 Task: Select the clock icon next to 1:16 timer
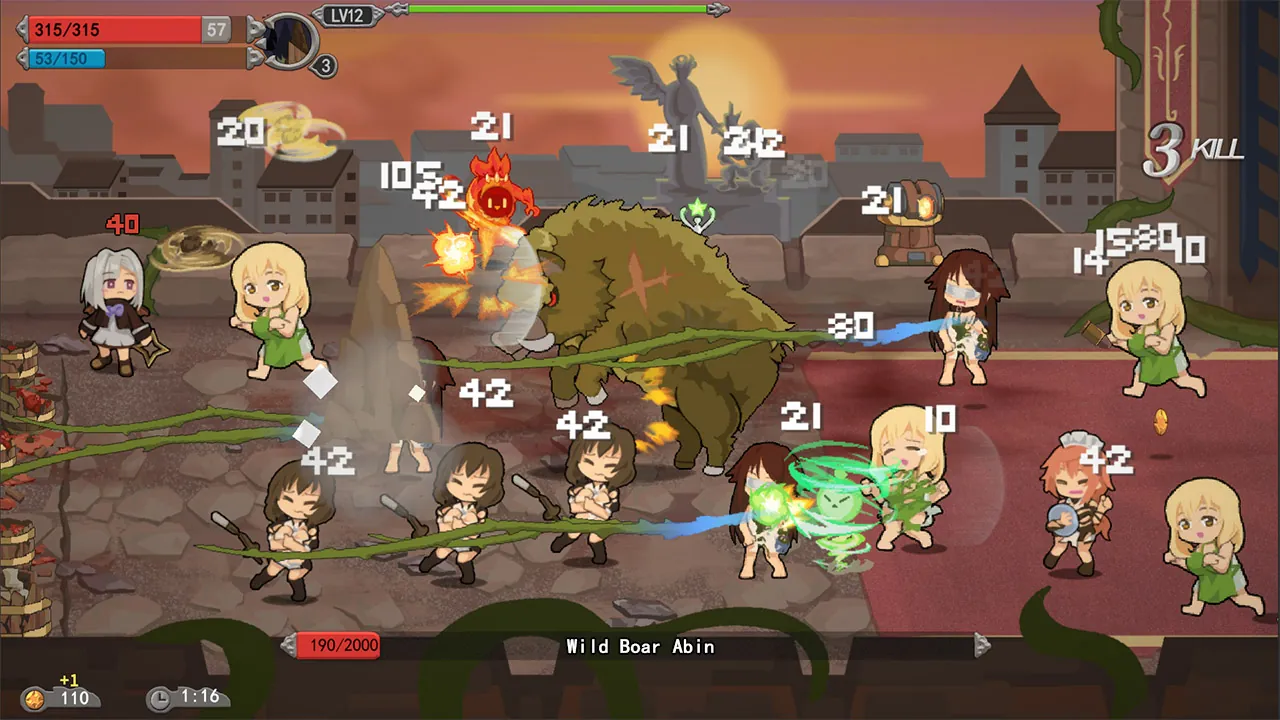point(160,698)
